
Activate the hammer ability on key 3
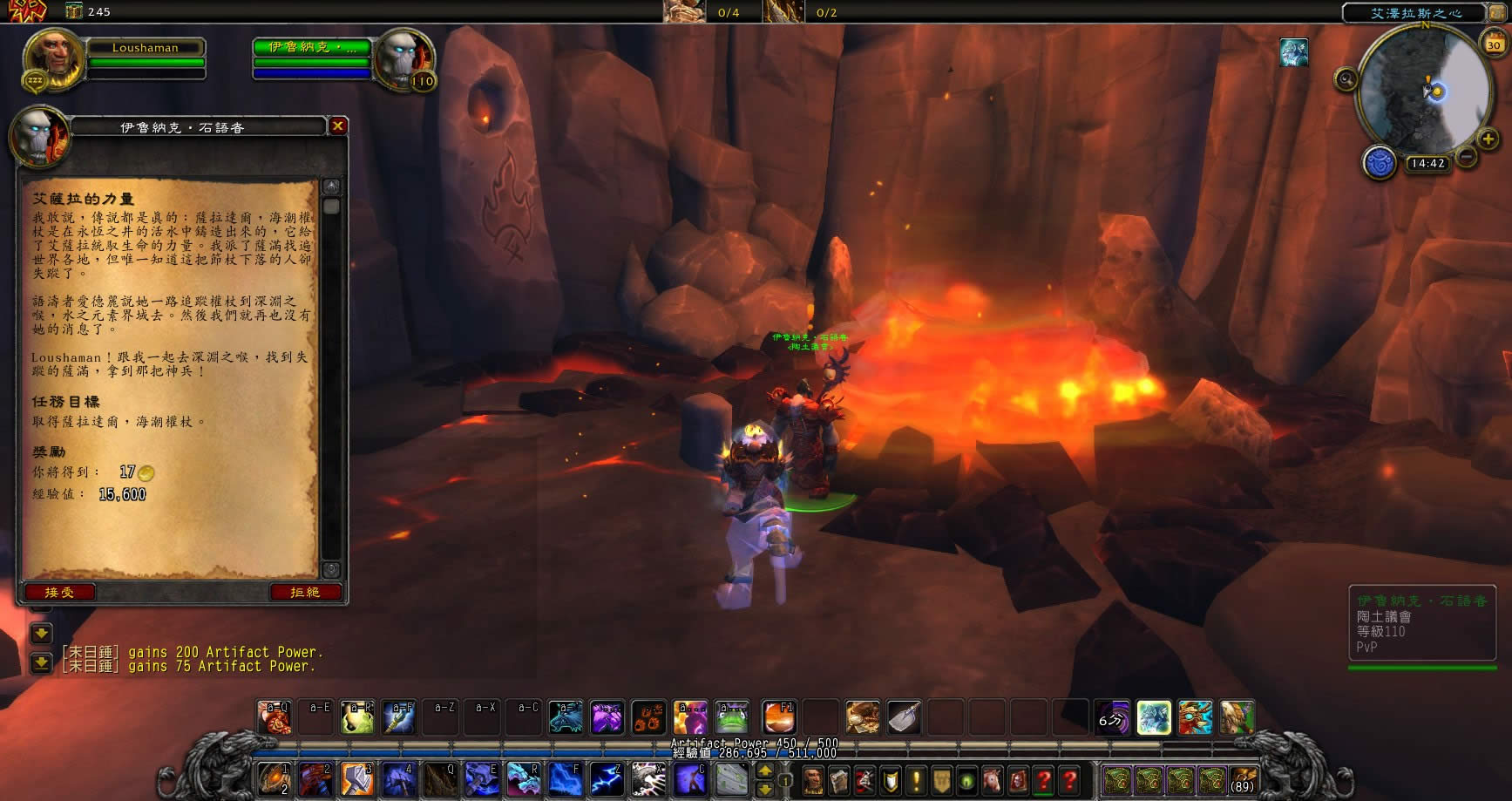357,778
